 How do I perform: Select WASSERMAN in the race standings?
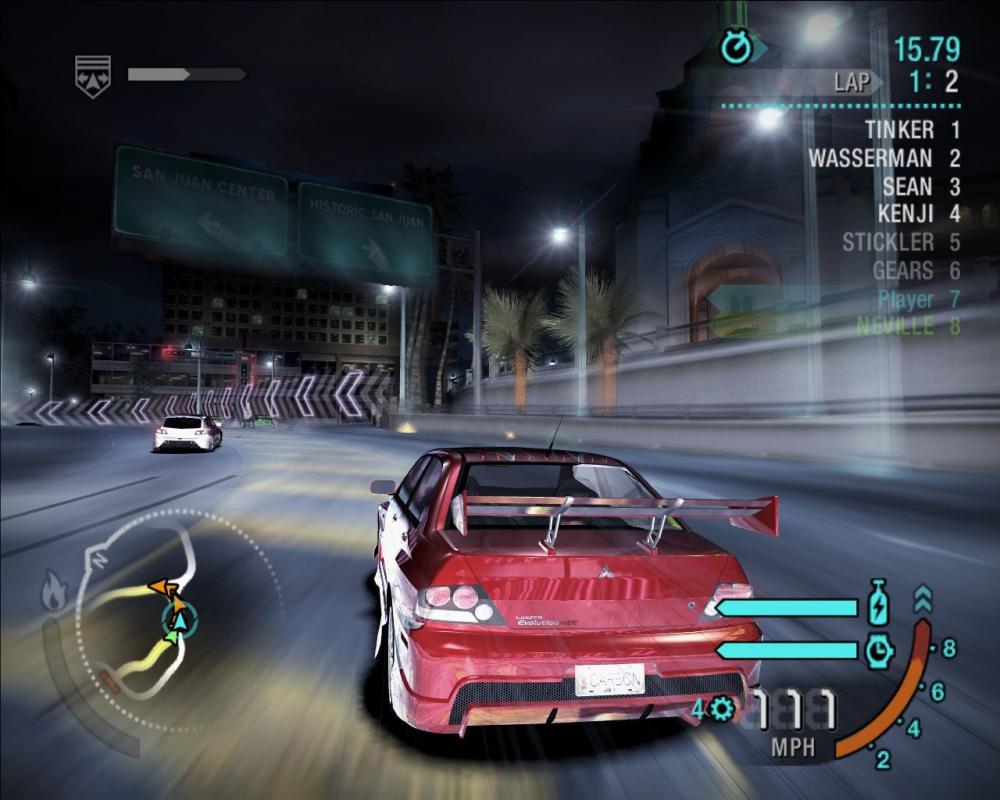[x=871, y=158]
